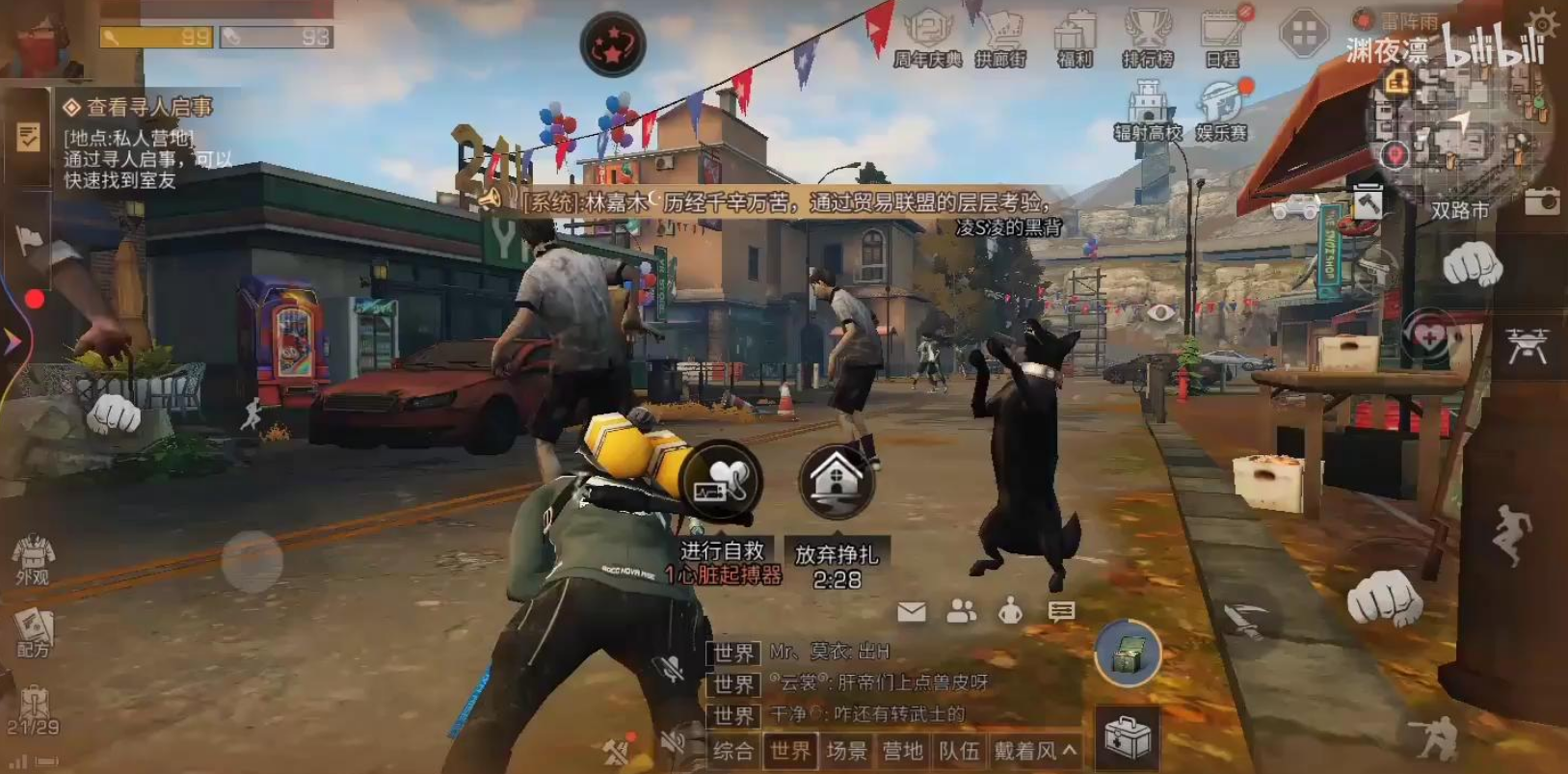Switch chat to the 综合 tab

point(733,751)
